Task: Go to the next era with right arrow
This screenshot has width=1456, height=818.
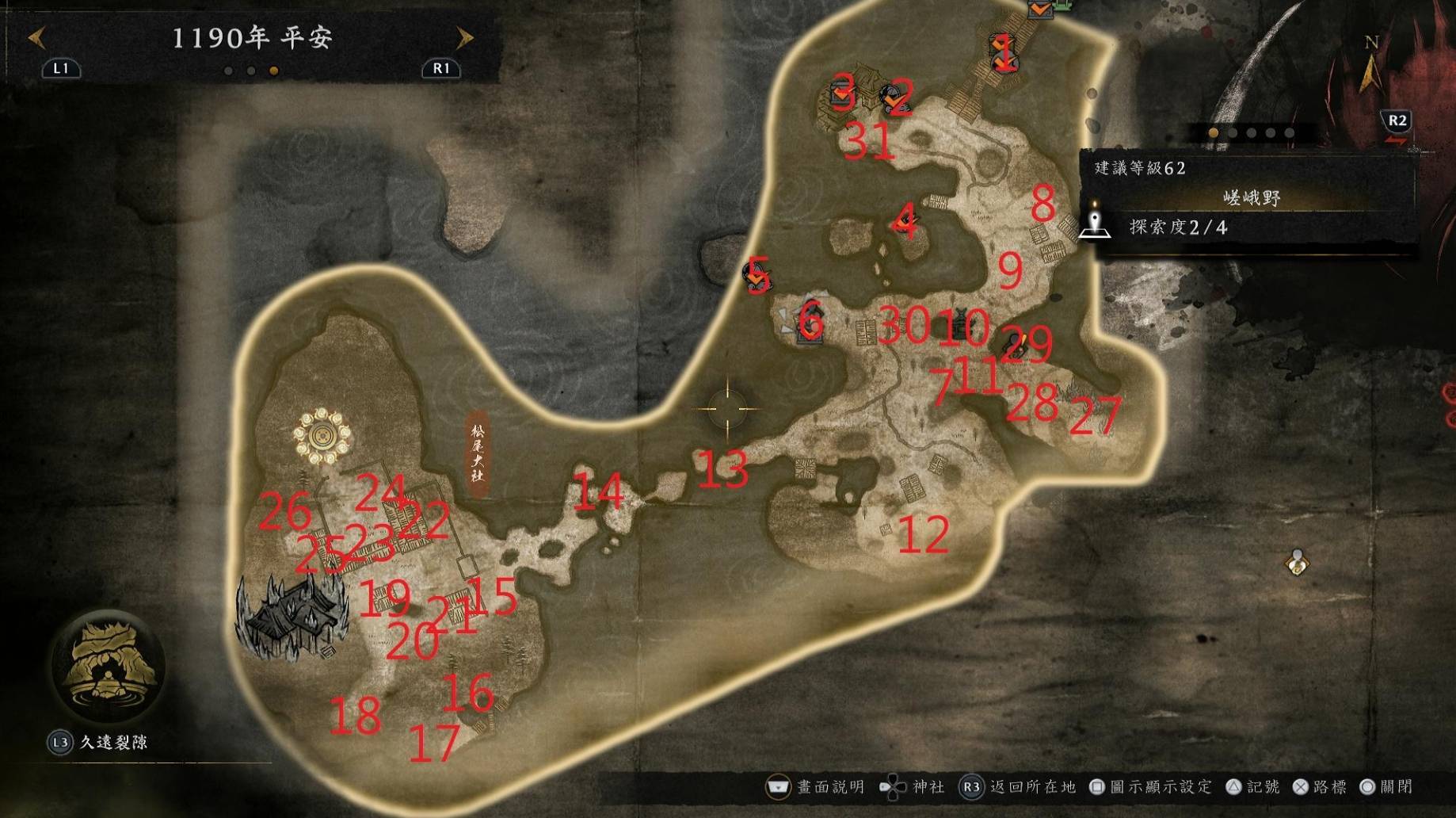Action: pyautogui.click(x=464, y=37)
